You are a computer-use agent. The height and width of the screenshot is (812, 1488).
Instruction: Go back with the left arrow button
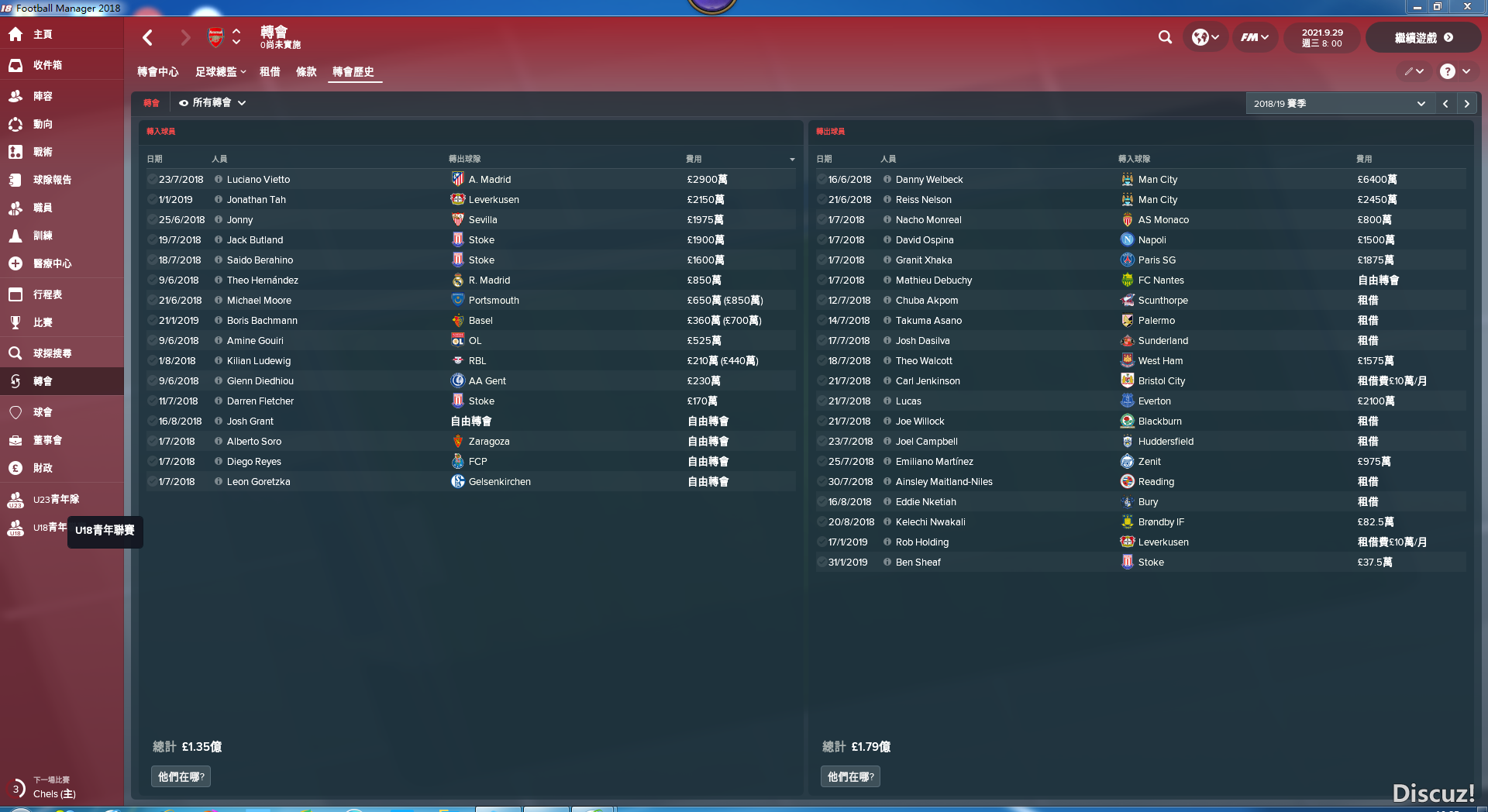(x=148, y=37)
